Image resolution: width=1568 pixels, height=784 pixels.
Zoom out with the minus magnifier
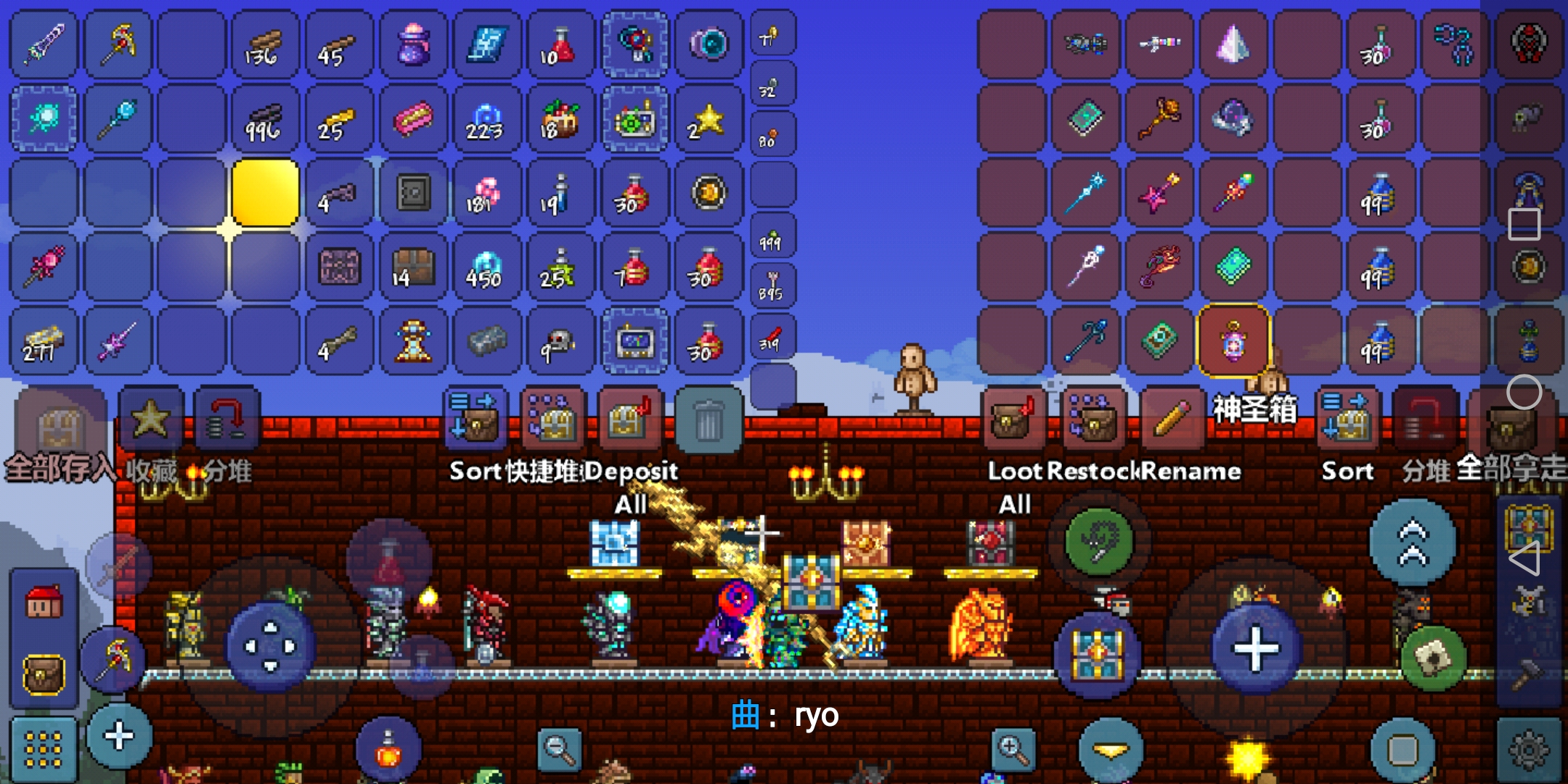559,749
